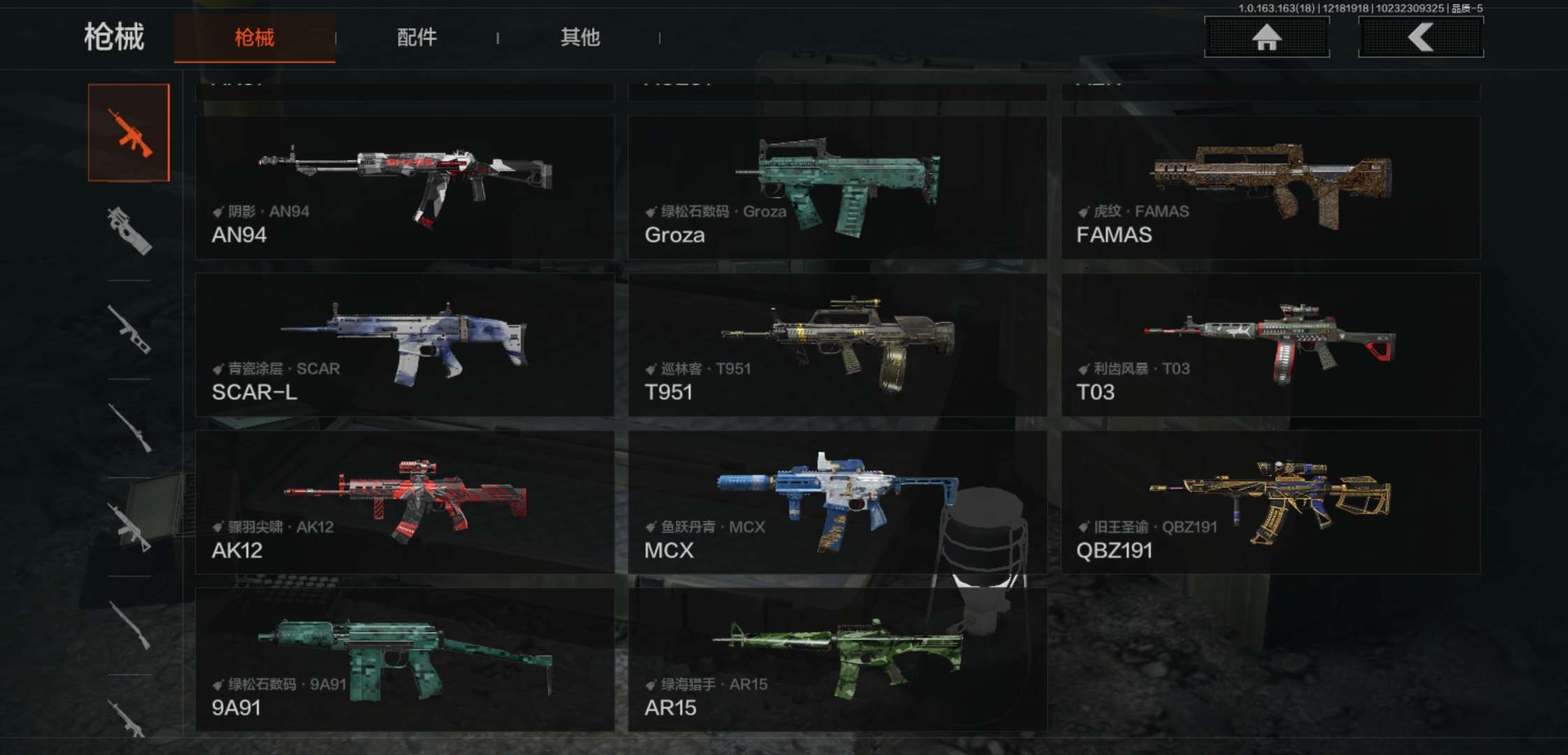The width and height of the screenshot is (1568, 755).
Task: Choose the Groza weapon card
Action: coord(837,187)
